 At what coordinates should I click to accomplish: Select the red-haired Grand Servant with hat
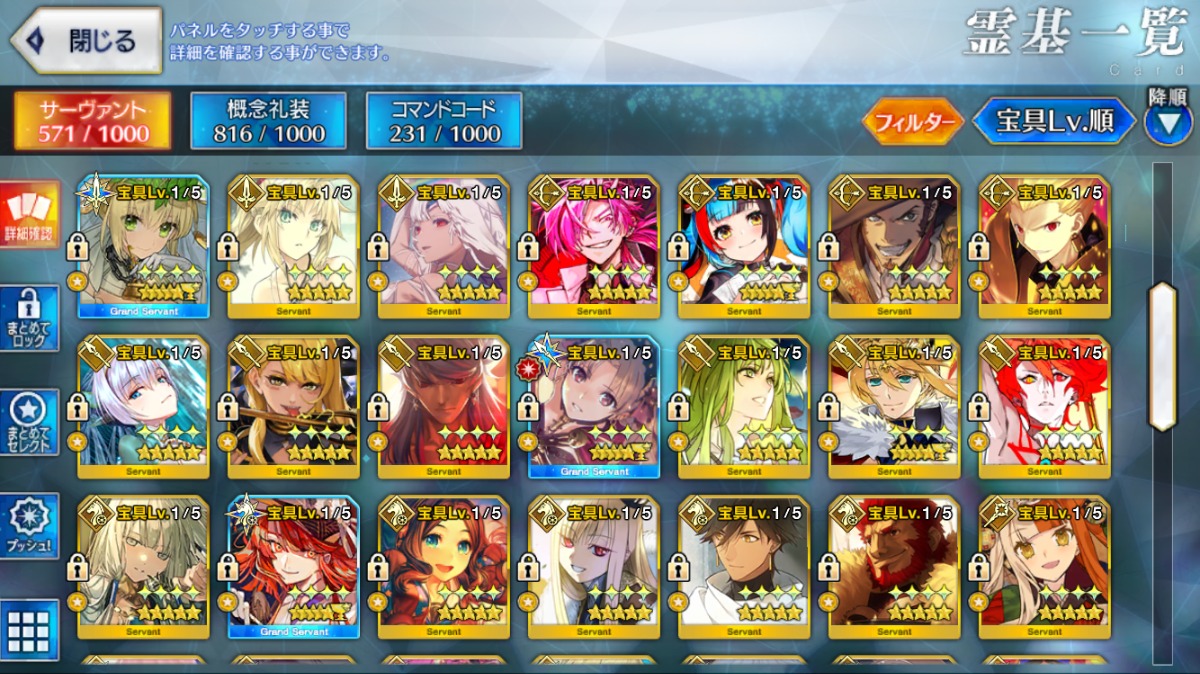(x=293, y=566)
